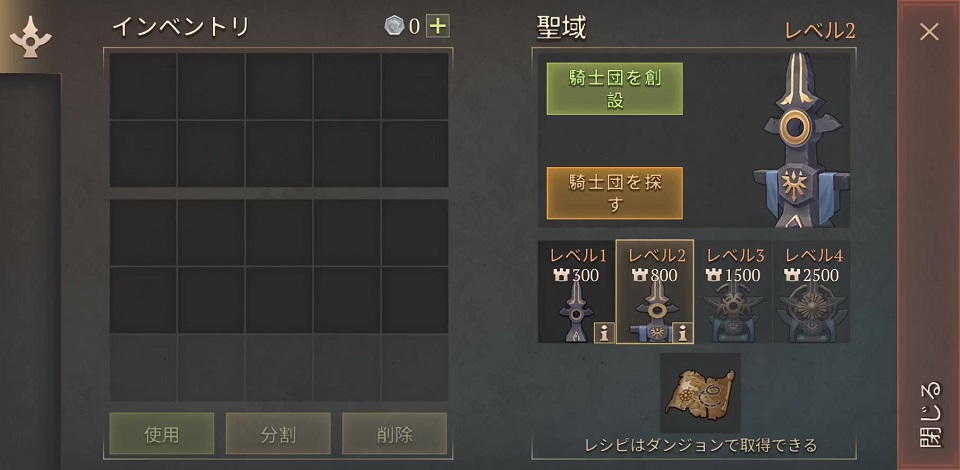Image resolution: width=960 pixels, height=470 pixels.
Task: Show info for the レベル2 sanctuary
Action: tap(681, 334)
